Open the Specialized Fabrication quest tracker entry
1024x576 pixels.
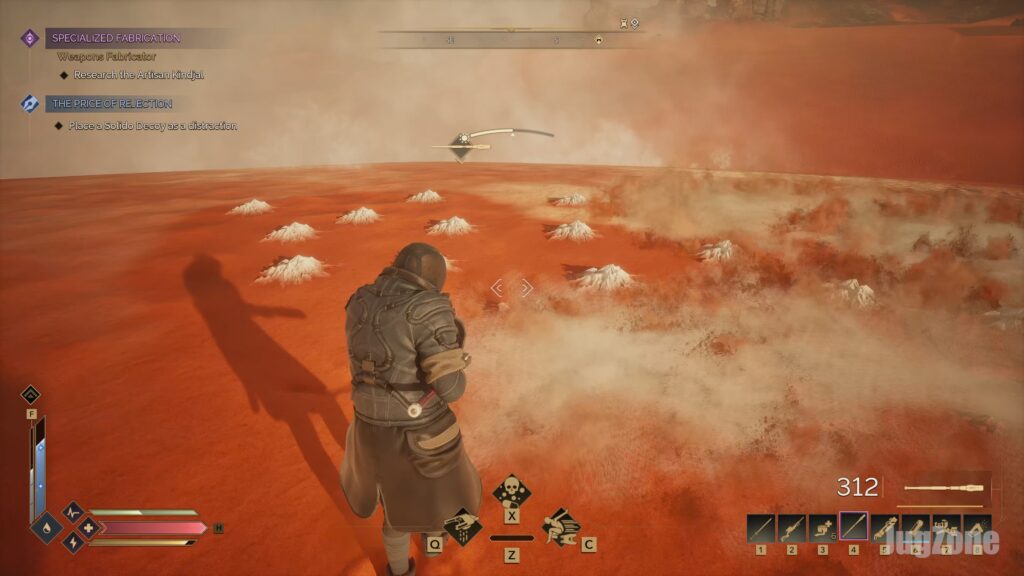coord(119,38)
